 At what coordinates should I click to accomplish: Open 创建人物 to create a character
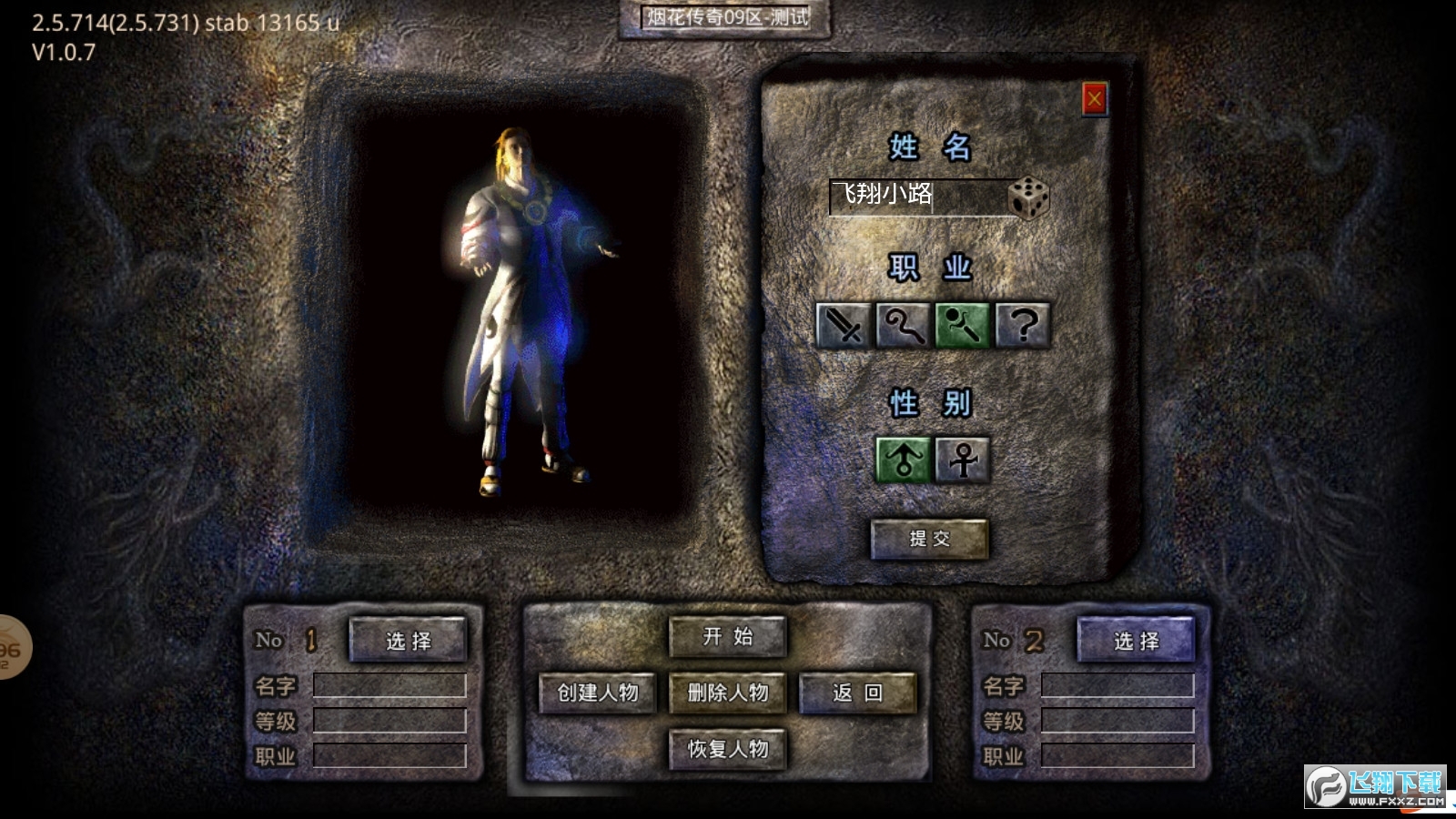(598, 693)
